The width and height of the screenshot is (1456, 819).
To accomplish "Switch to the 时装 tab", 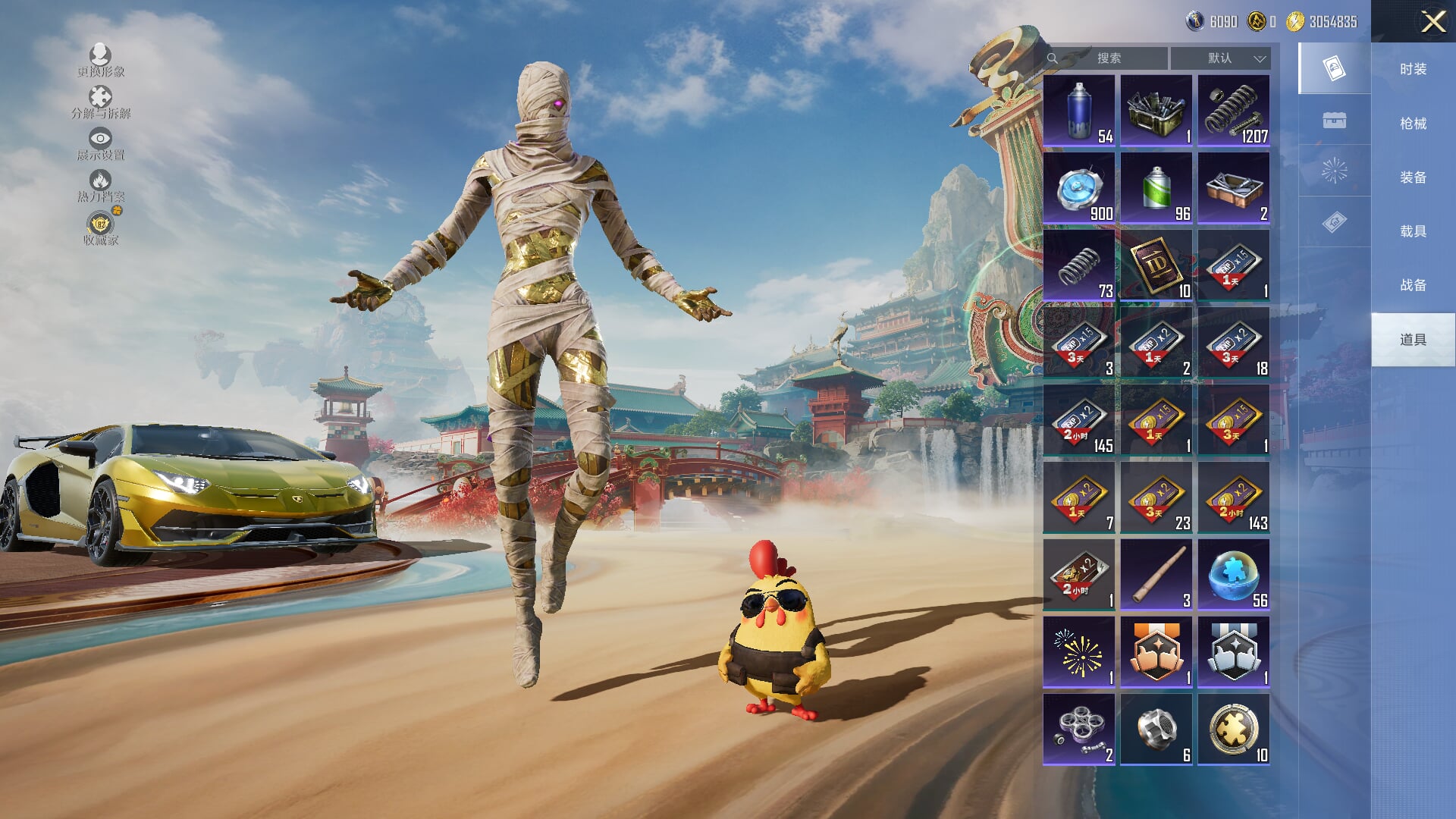I will [x=1413, y=69].
